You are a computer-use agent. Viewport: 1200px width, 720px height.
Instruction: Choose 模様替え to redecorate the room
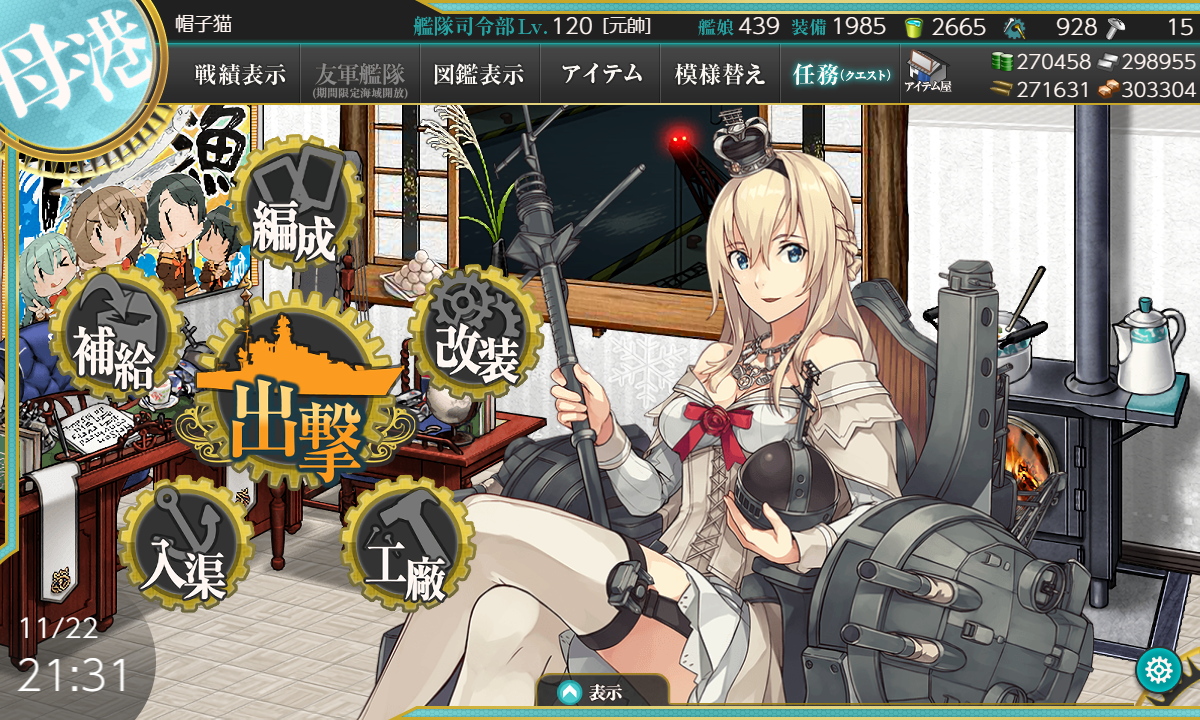(x=719, y=75)
